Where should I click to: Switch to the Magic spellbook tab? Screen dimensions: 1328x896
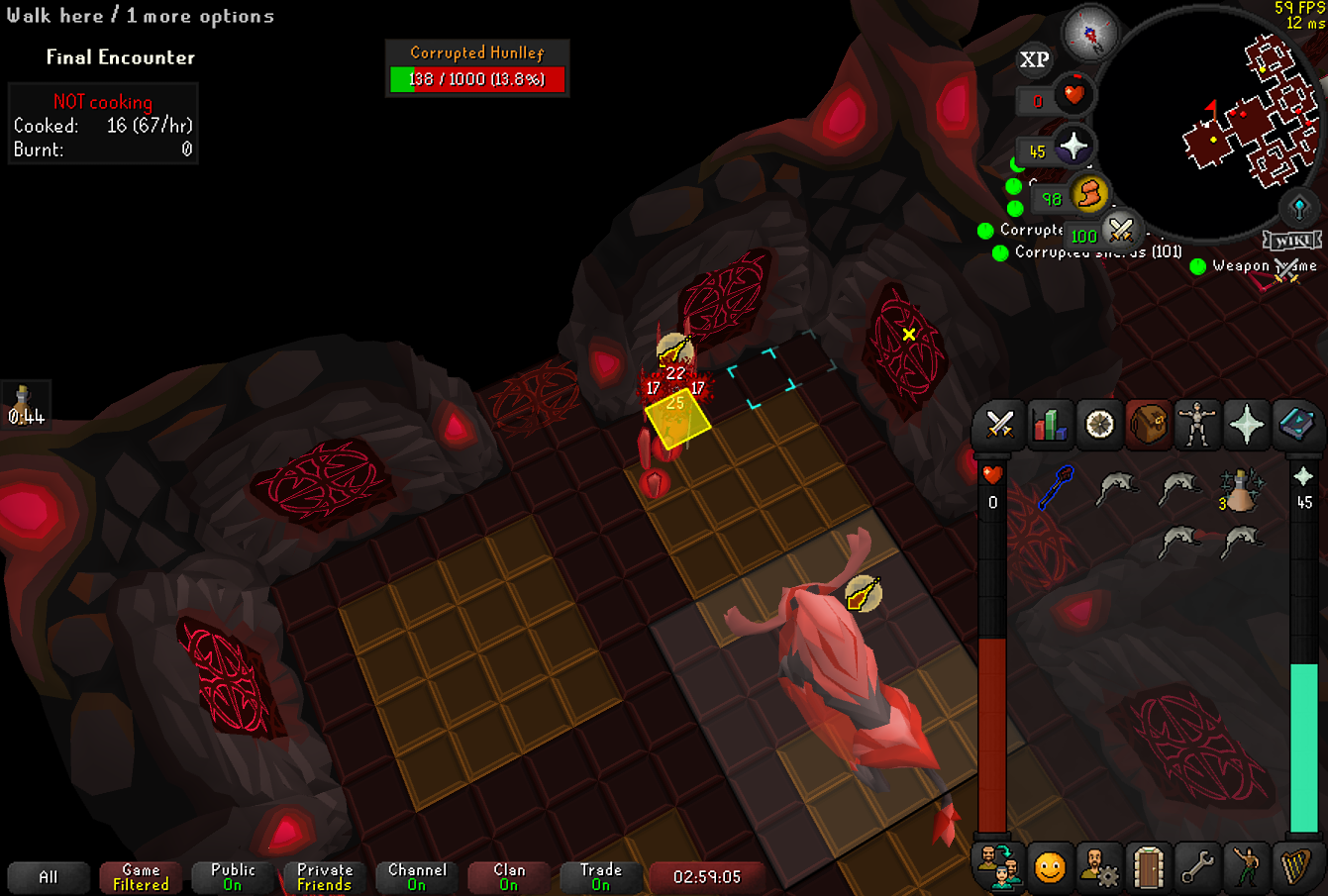[1295, 425]
